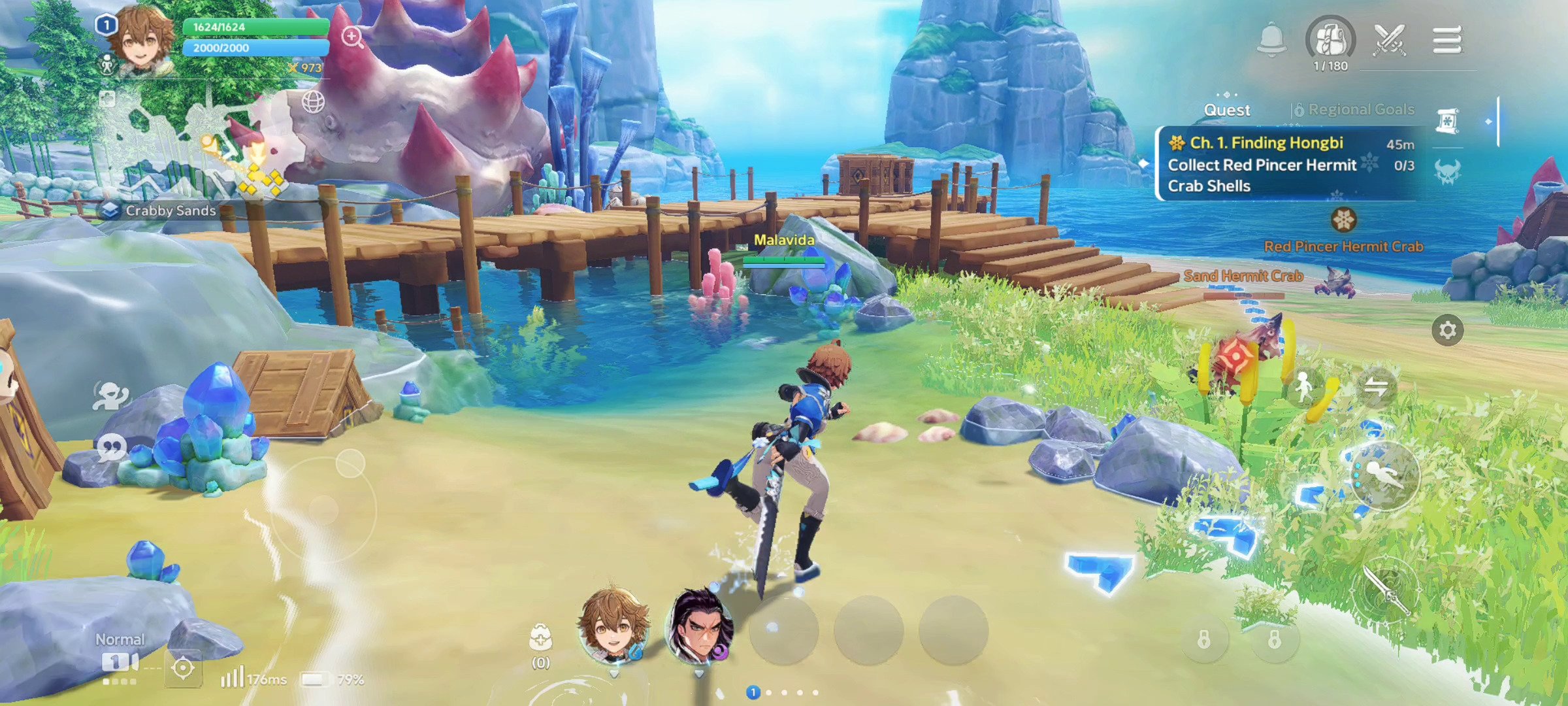1568x706 pixels.
Task: Open the chat speech bubble
Action: tap(111, 448)
